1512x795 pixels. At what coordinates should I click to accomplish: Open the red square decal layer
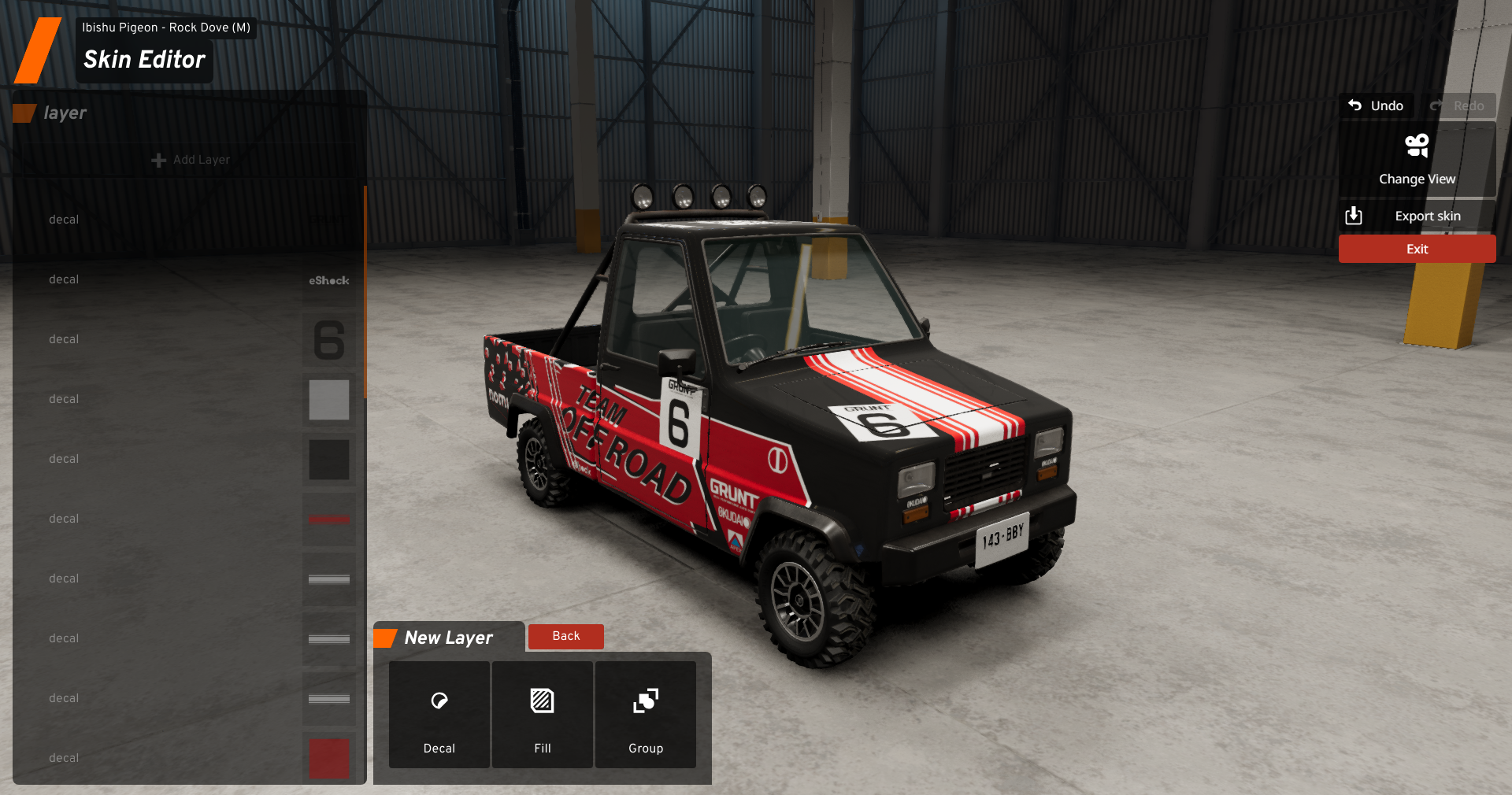189,758
